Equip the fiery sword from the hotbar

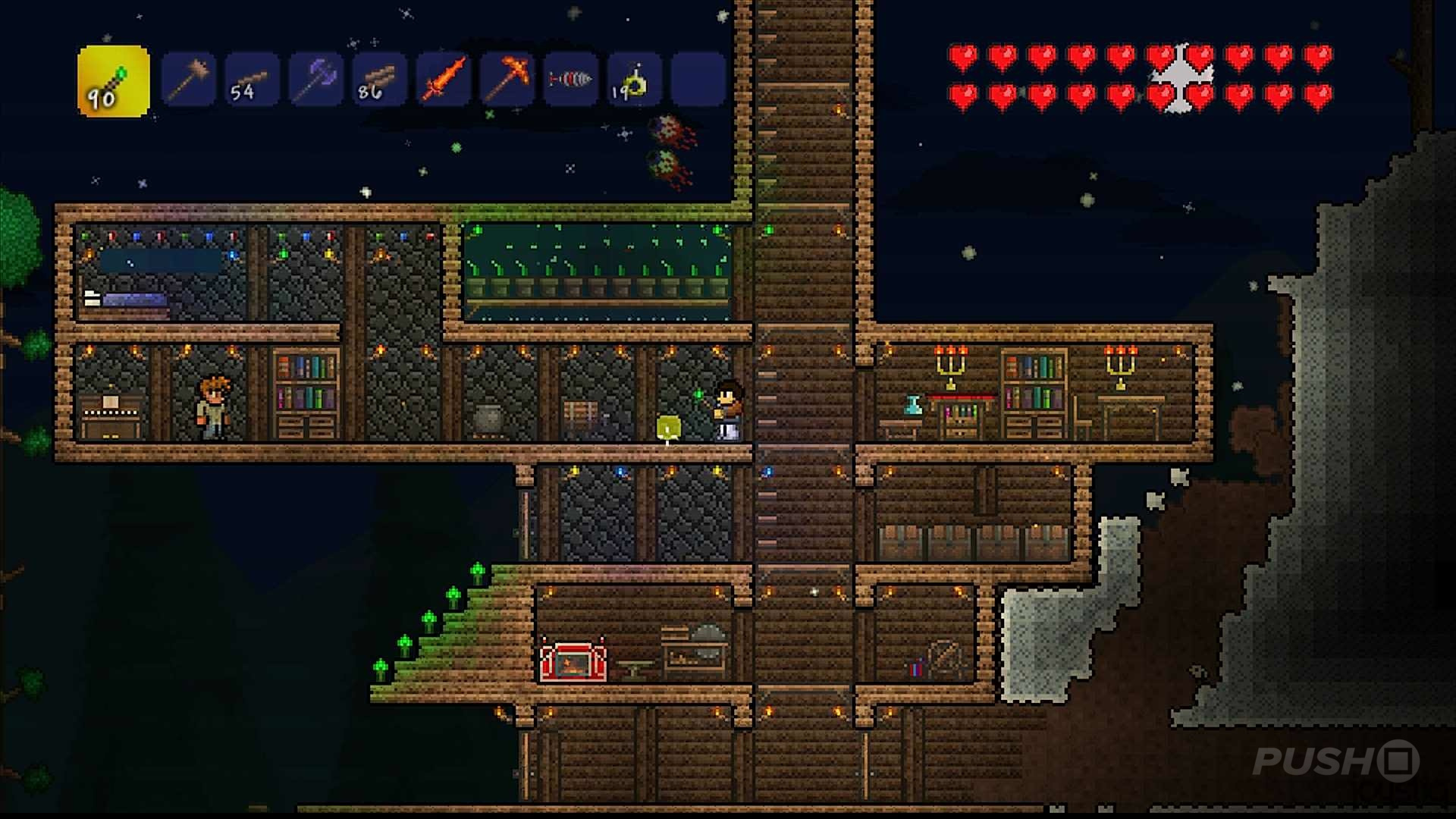pos(444,78)
